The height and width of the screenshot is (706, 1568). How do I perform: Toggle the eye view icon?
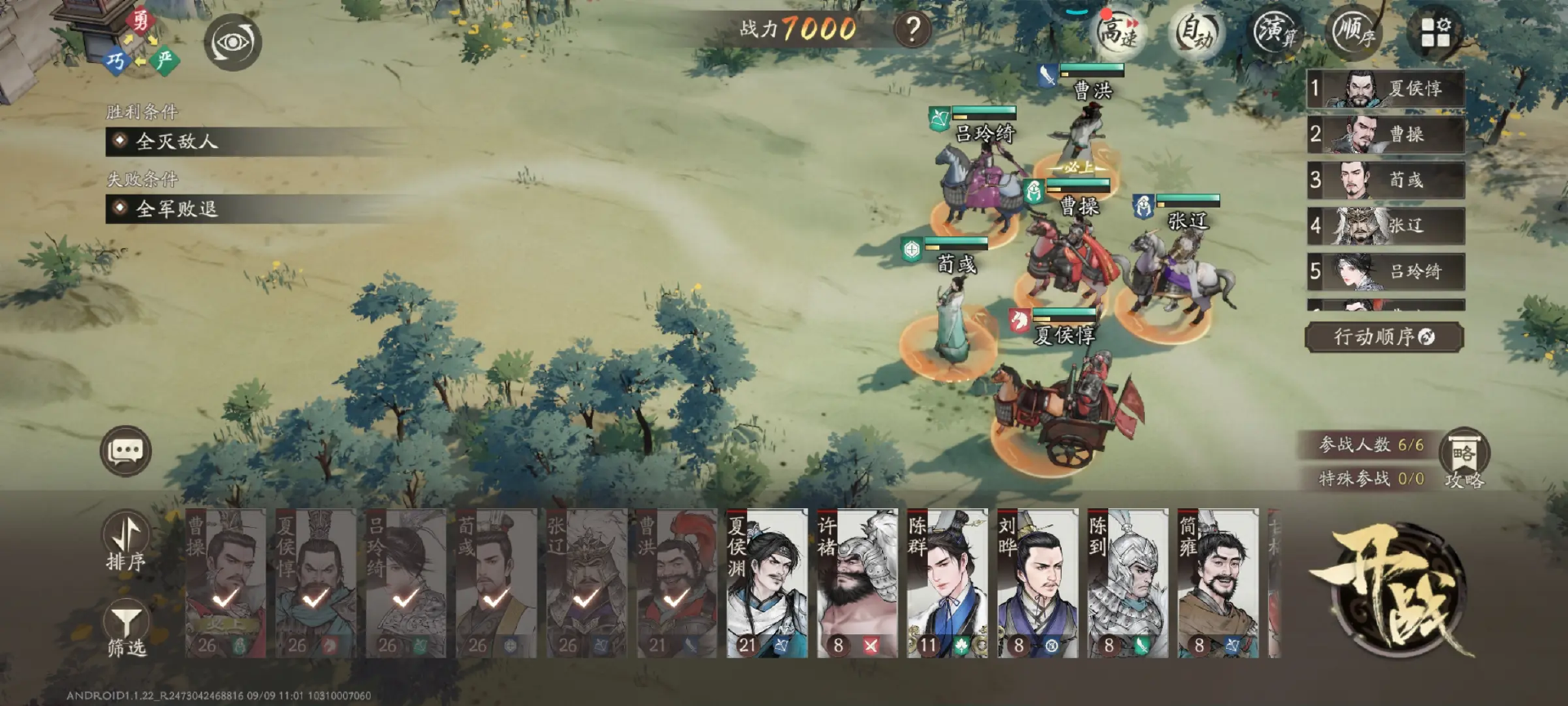233,42
